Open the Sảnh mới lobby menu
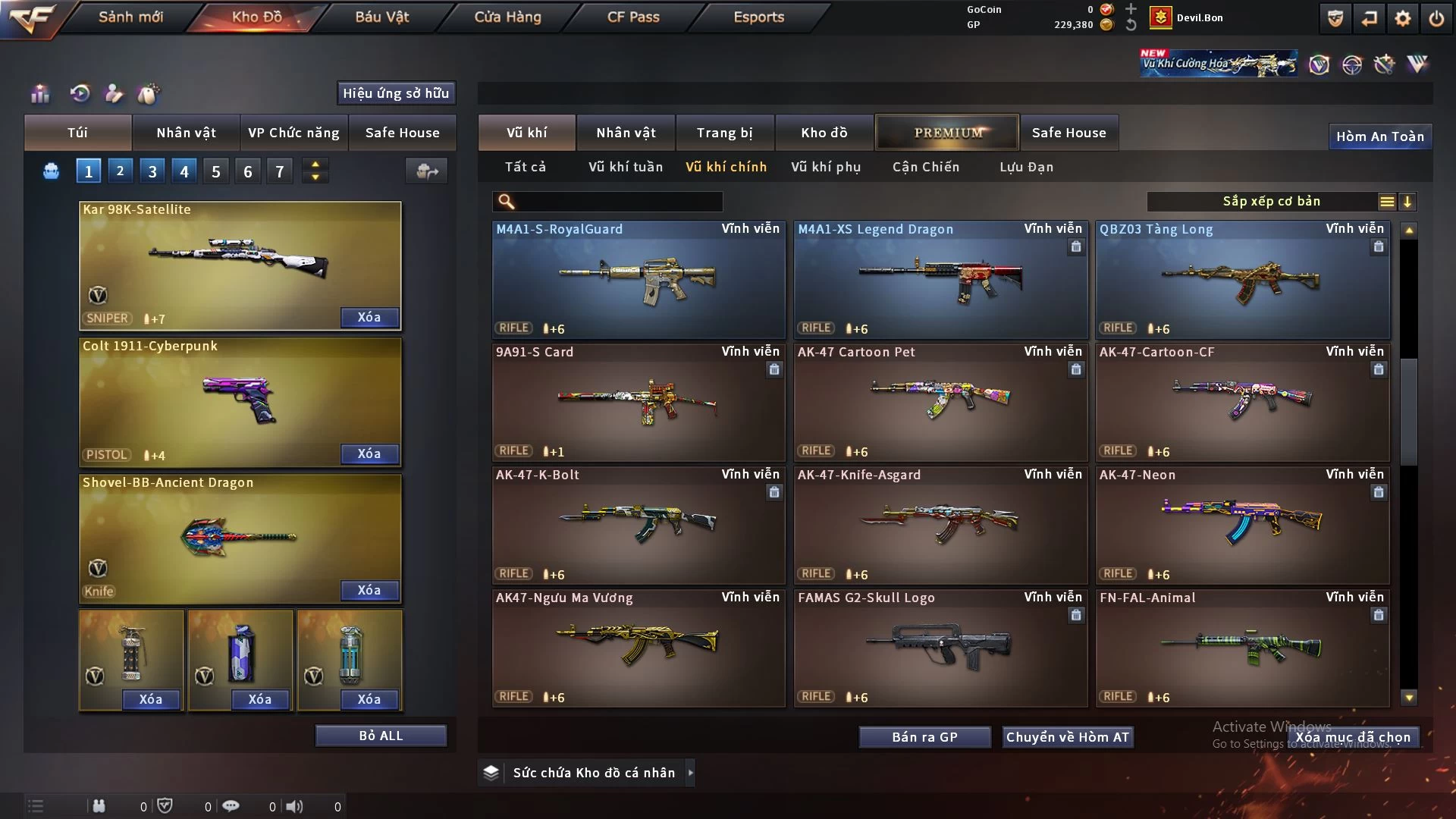Screen dimensions: 1456x819 pyautogui.click(x=130, y=17)
